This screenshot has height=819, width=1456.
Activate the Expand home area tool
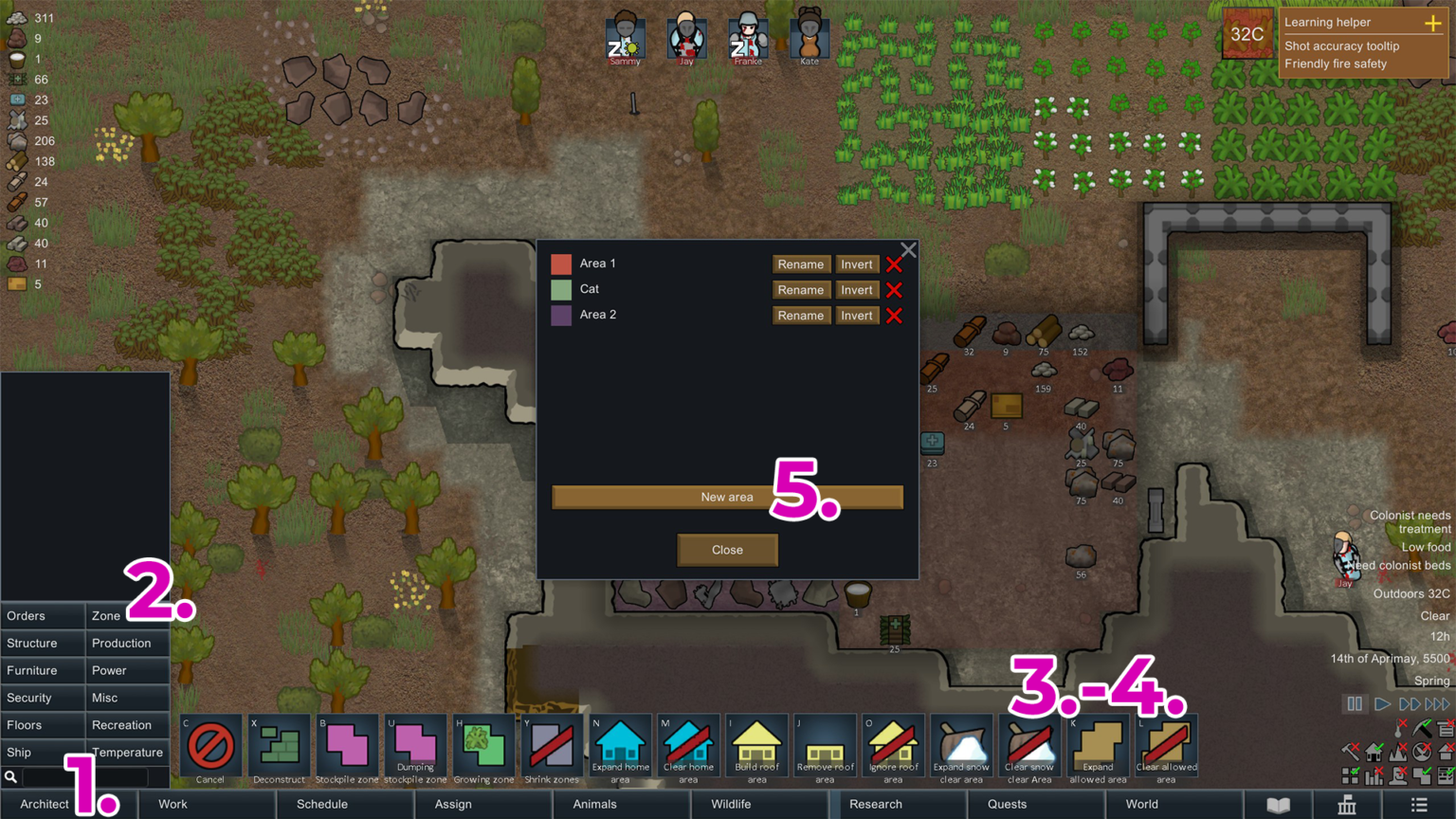[620, 749]
